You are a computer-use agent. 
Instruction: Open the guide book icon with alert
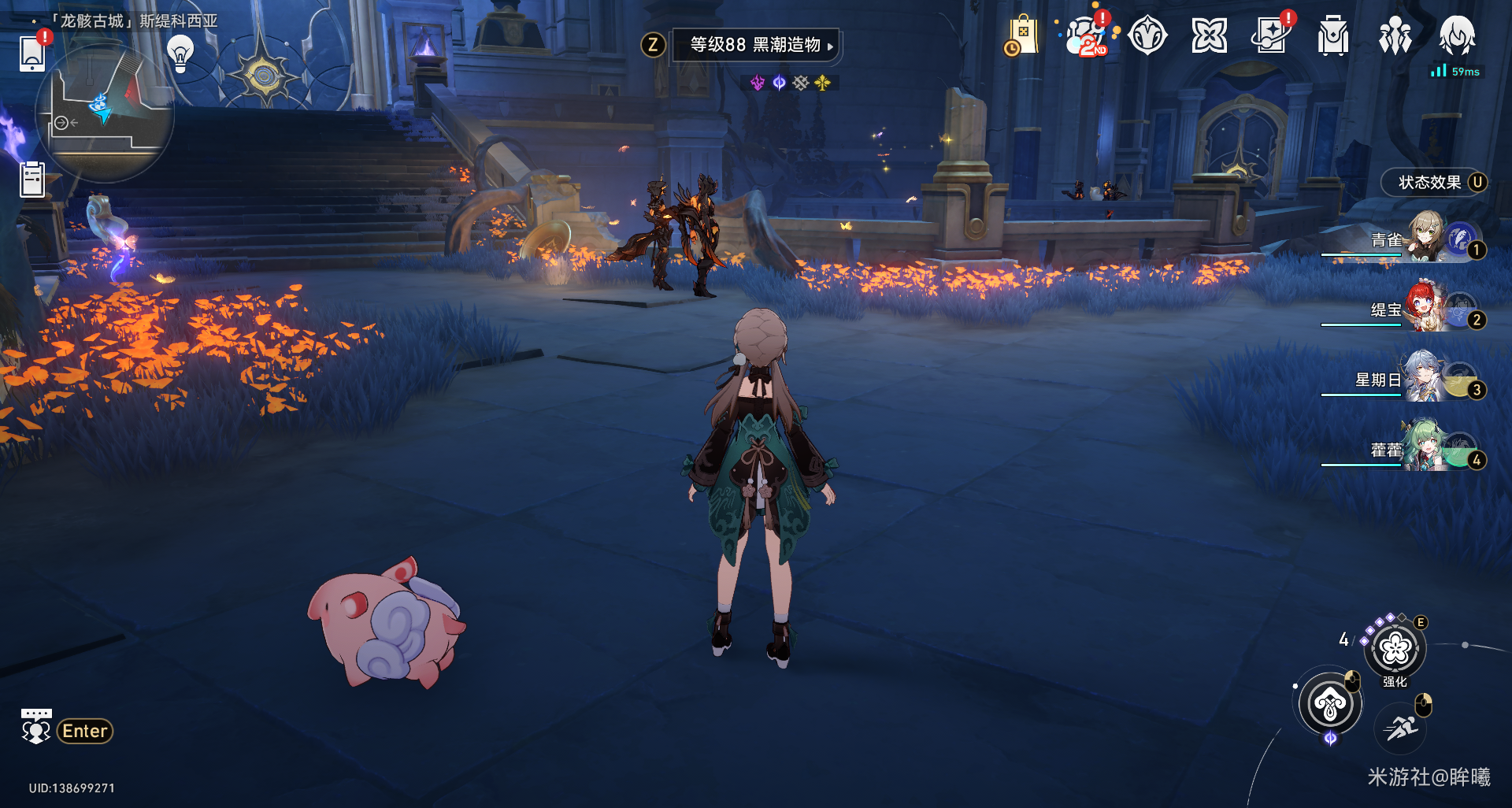click(x=1271, y=36)
